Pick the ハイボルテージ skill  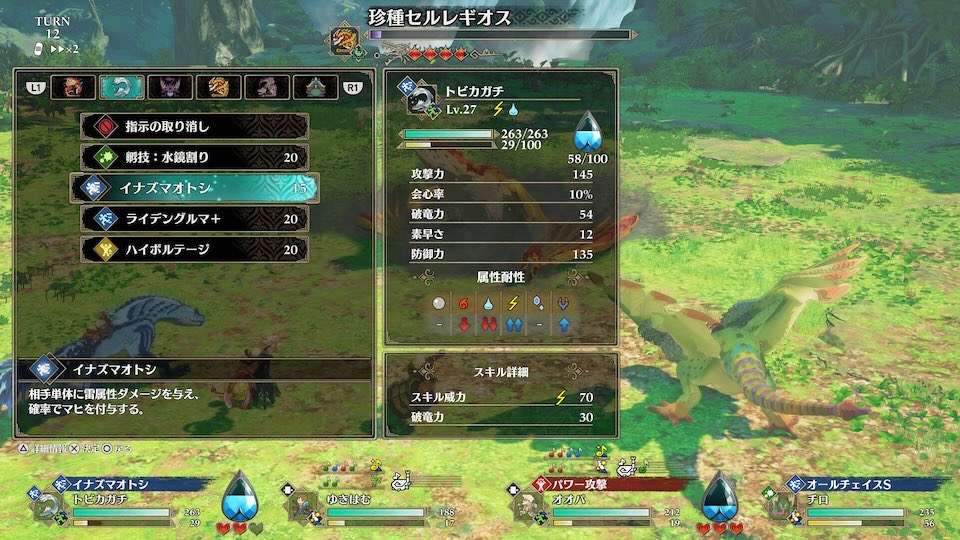tap(195, 248)
